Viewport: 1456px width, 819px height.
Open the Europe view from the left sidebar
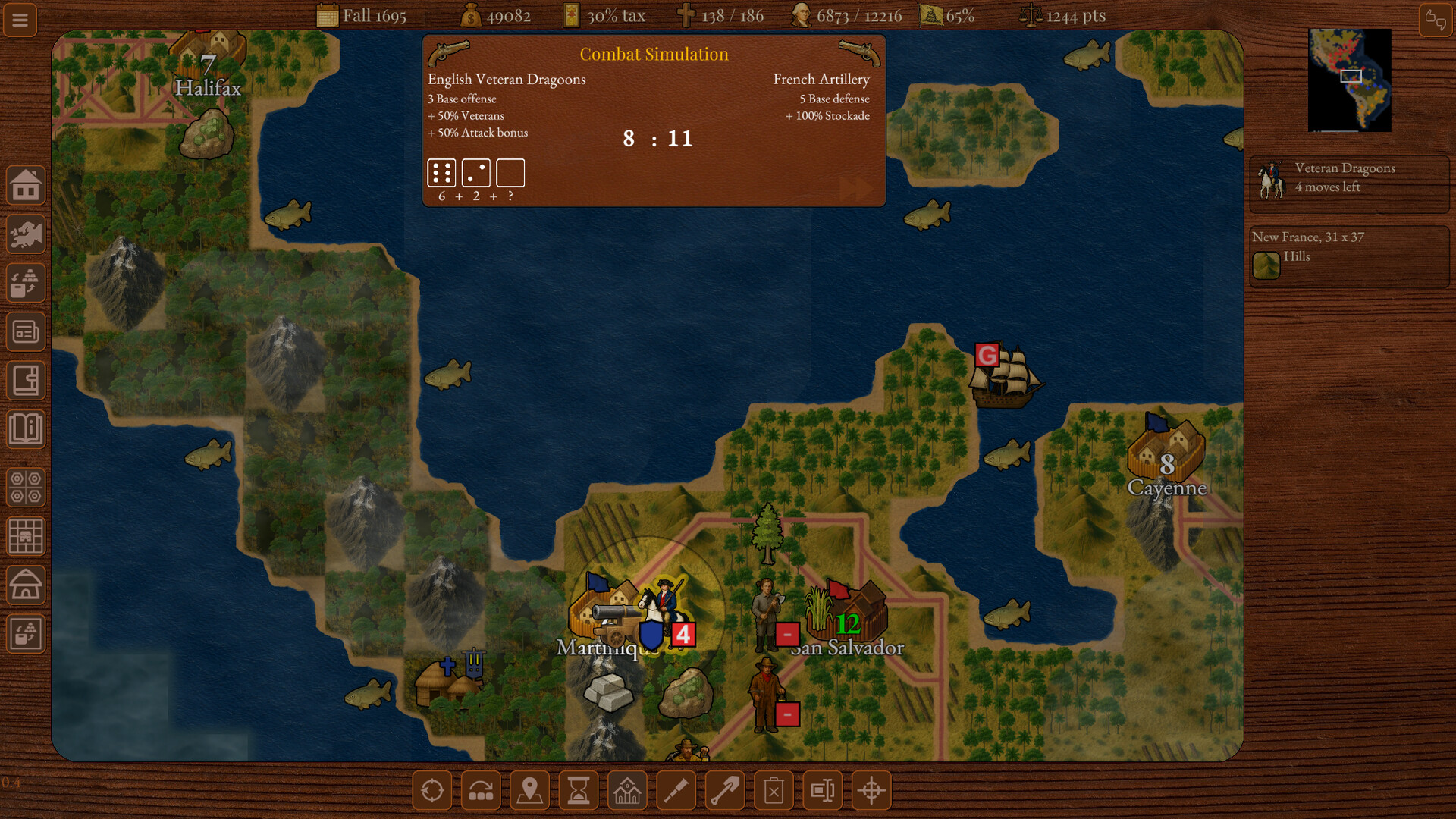coord(25,234)
